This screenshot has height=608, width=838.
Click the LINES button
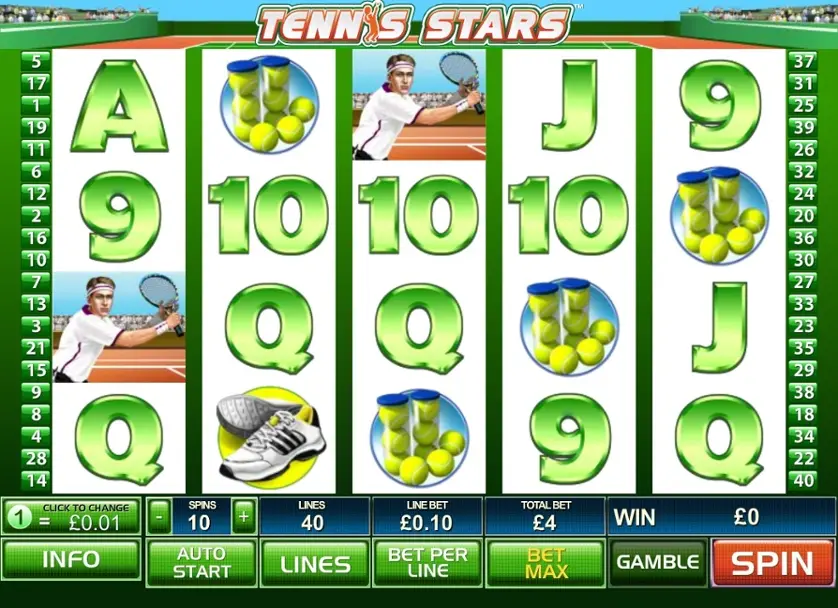click(314, 563)
